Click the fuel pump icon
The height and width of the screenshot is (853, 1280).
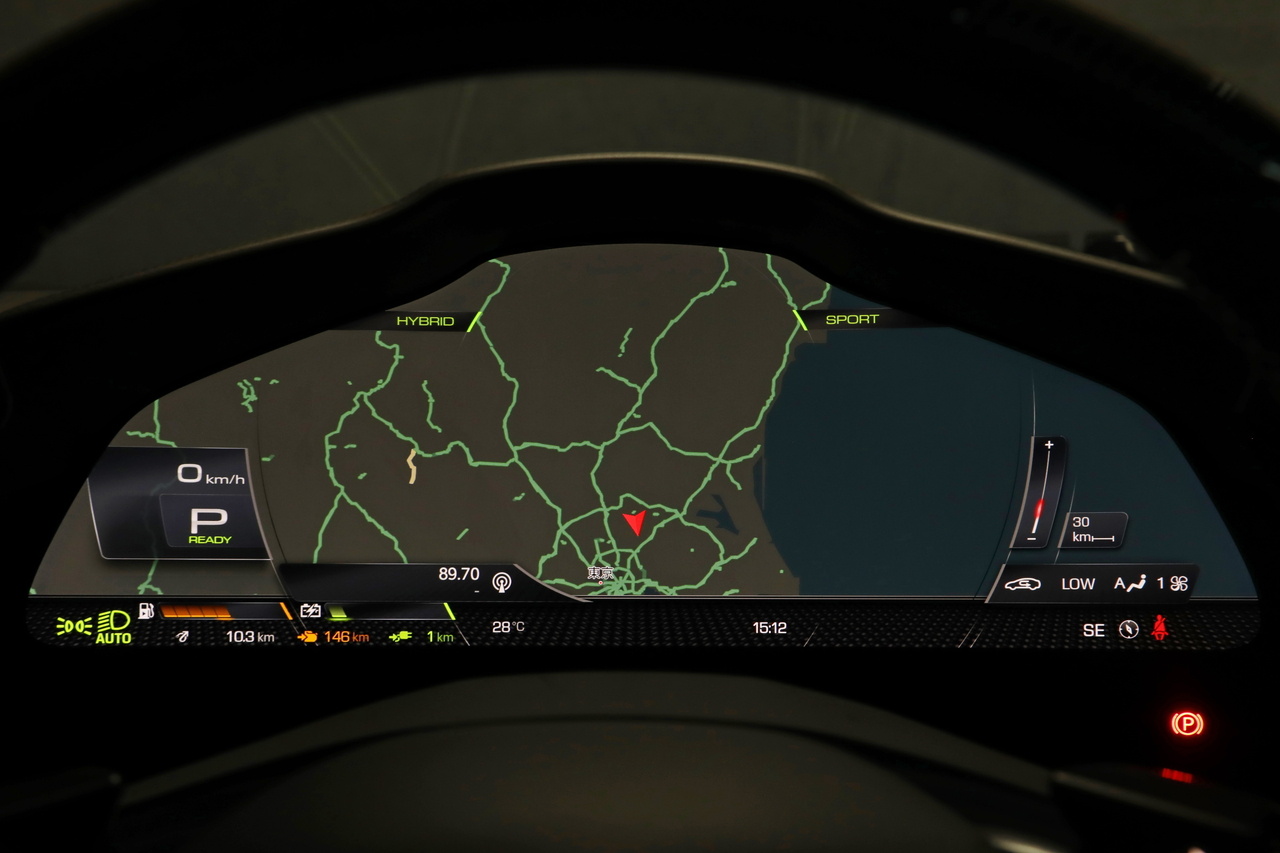(x=146, y=610)
